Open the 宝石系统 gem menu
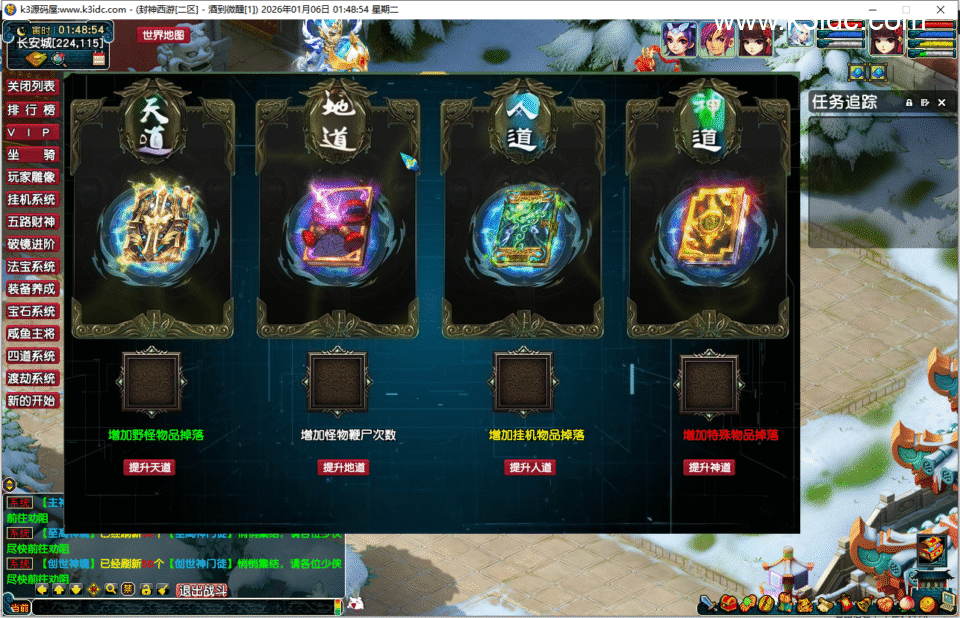The height and width of the screenshot is (618, 960). tap(32, 311)
